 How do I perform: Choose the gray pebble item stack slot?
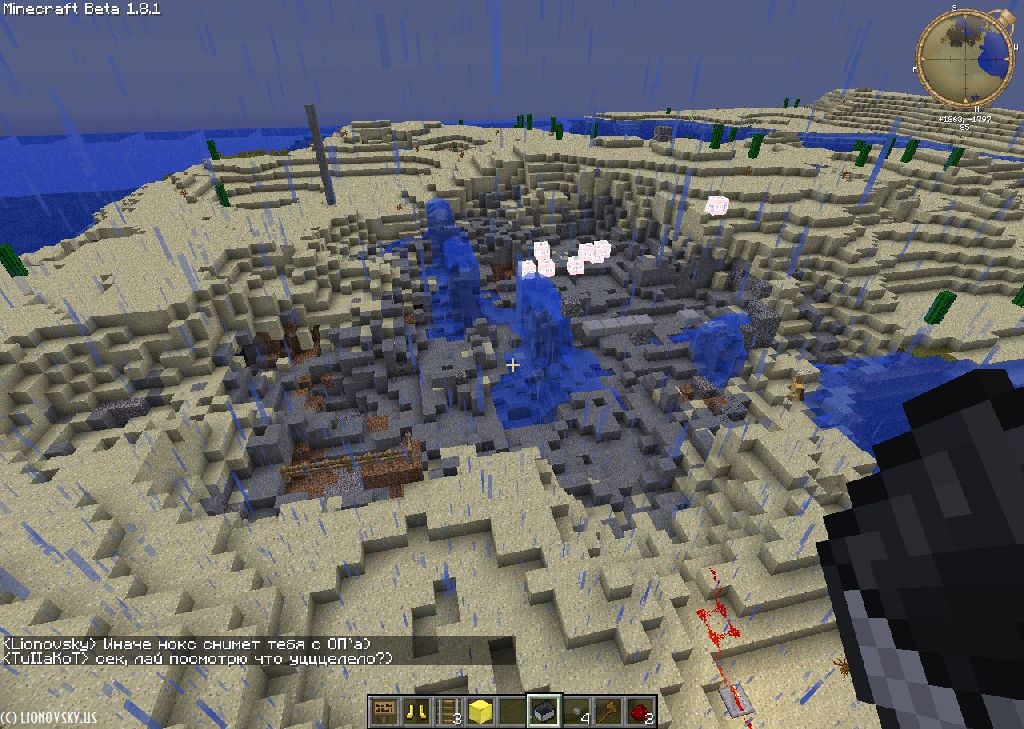coord(576,712)
